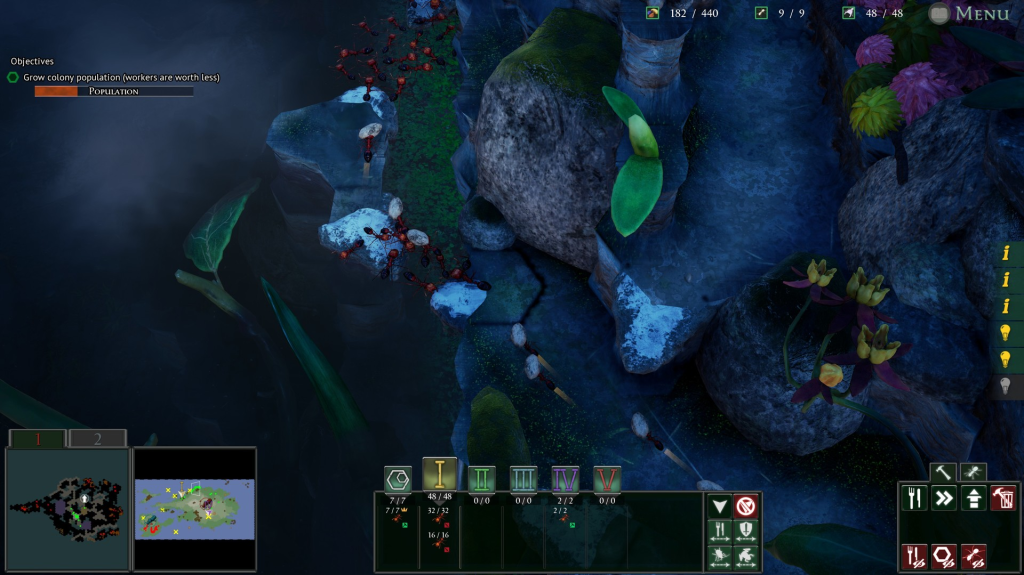Activate the upgrade arrow icon
Image resolution: width=1024 pixels, height=575 pixels.
tap(974, 497)
